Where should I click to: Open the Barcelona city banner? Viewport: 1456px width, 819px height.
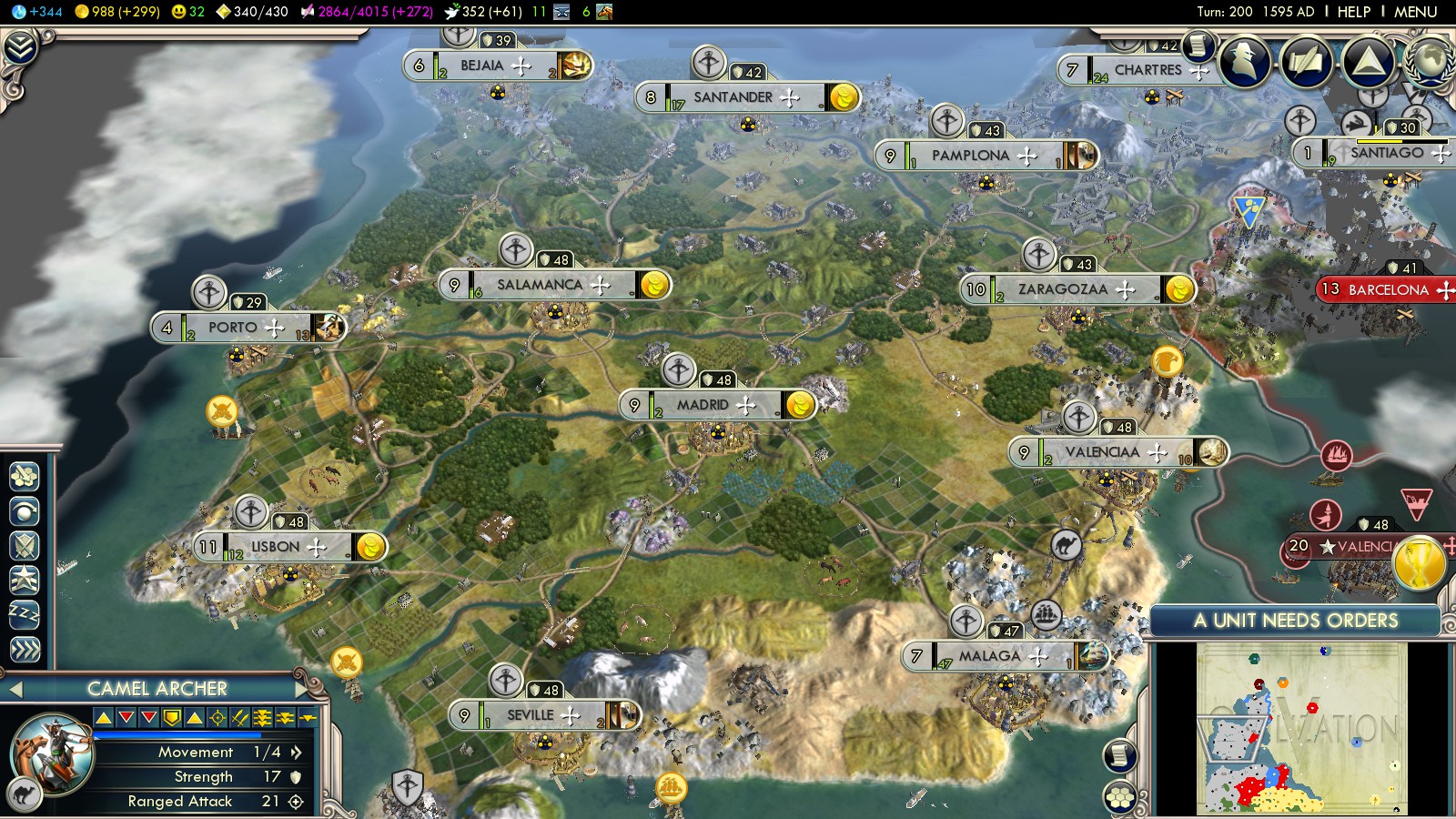tap(1388, 290)
